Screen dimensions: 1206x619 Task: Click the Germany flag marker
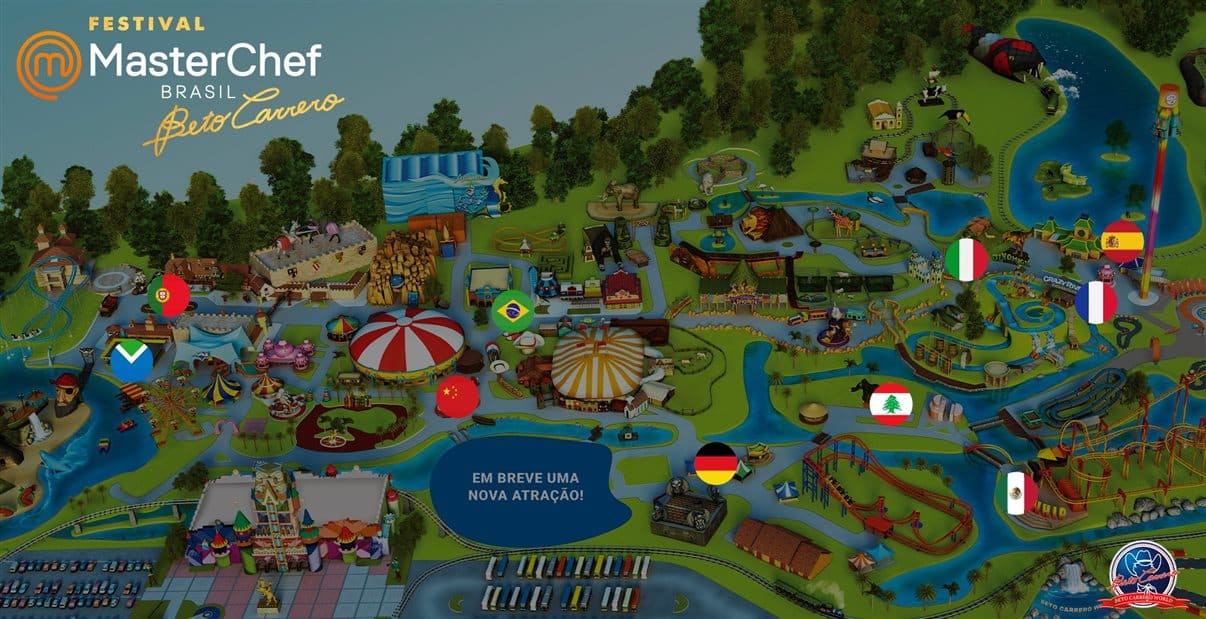pos(716,464)
